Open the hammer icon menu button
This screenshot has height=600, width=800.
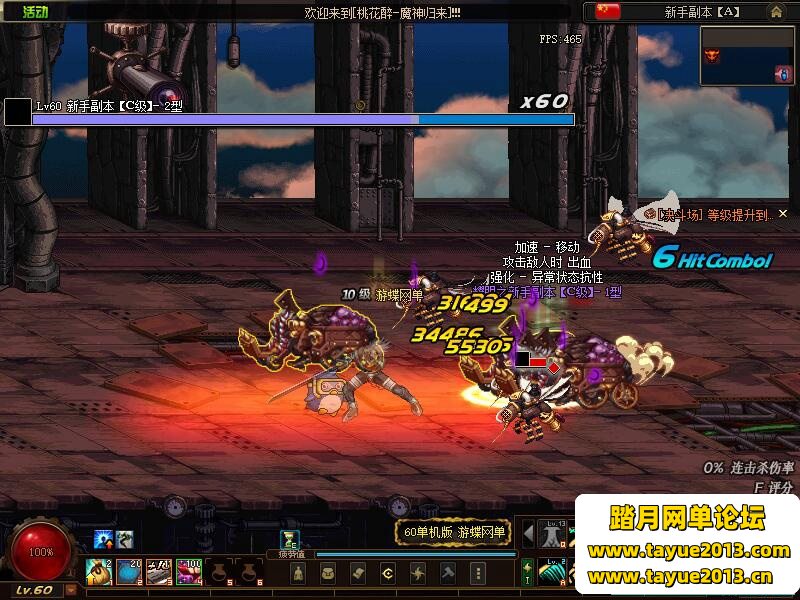448,573
